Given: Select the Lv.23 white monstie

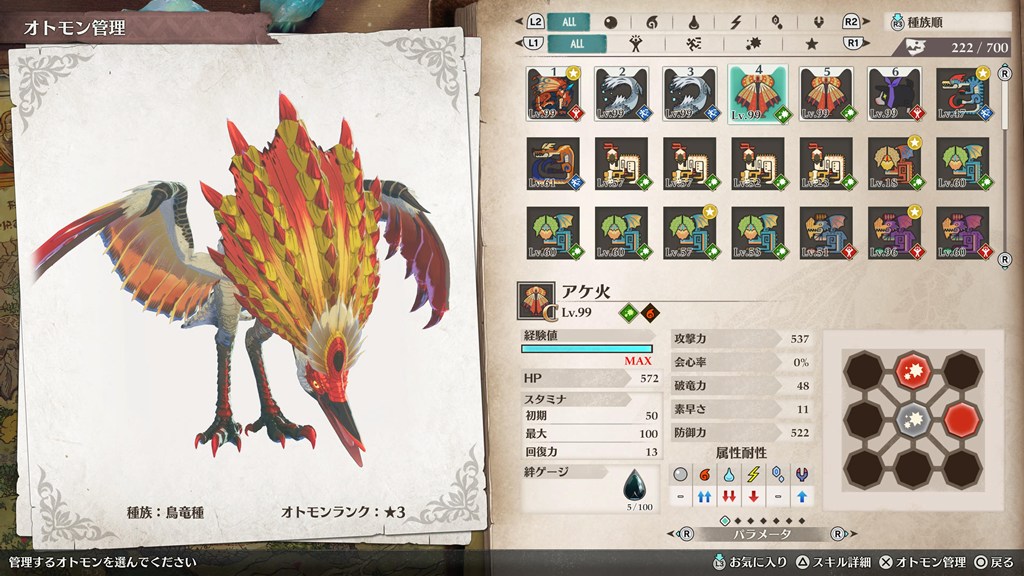Looking at the screenshot, I should coord(826,163).
